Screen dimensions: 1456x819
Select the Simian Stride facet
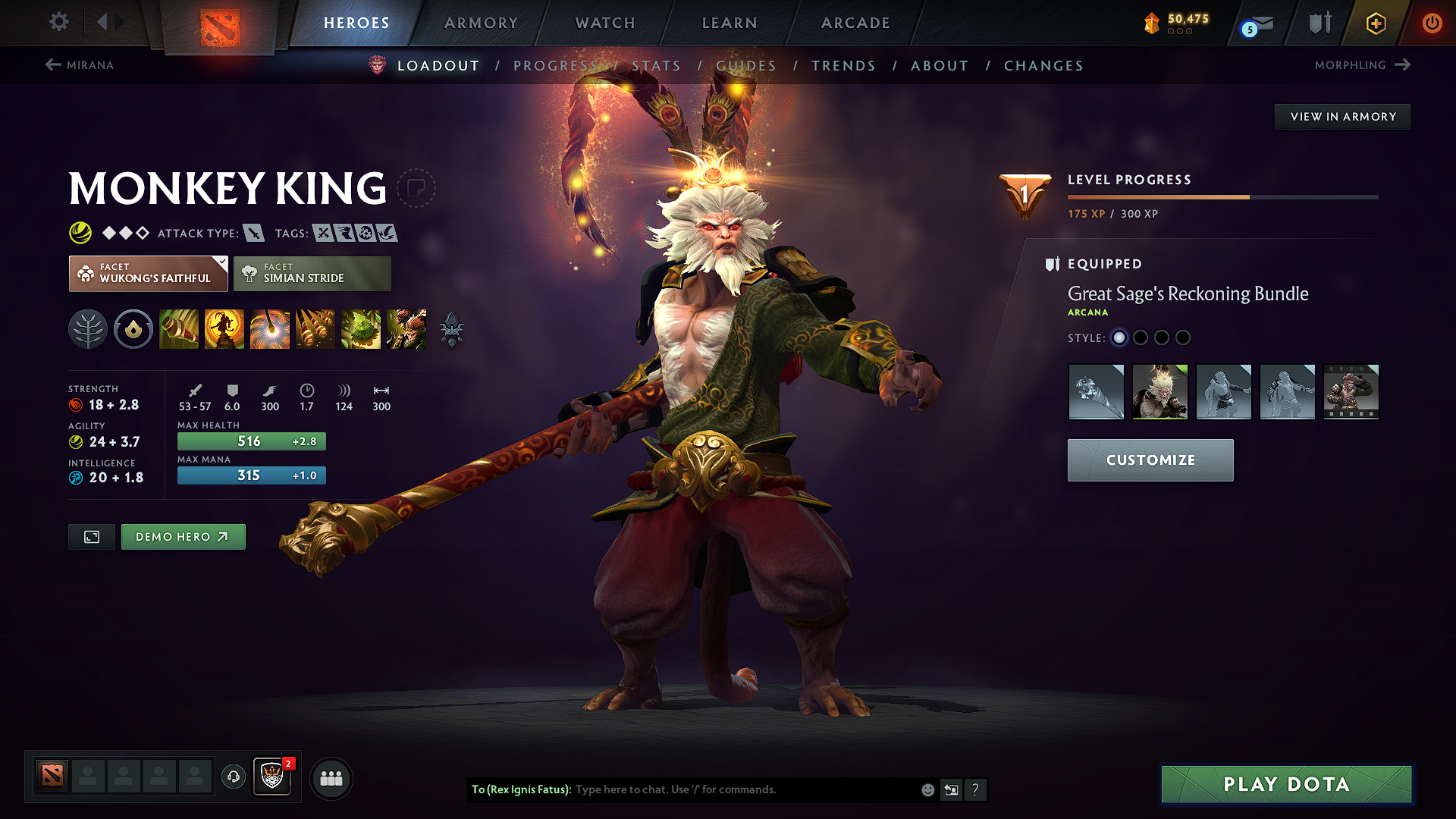(312, 273)
